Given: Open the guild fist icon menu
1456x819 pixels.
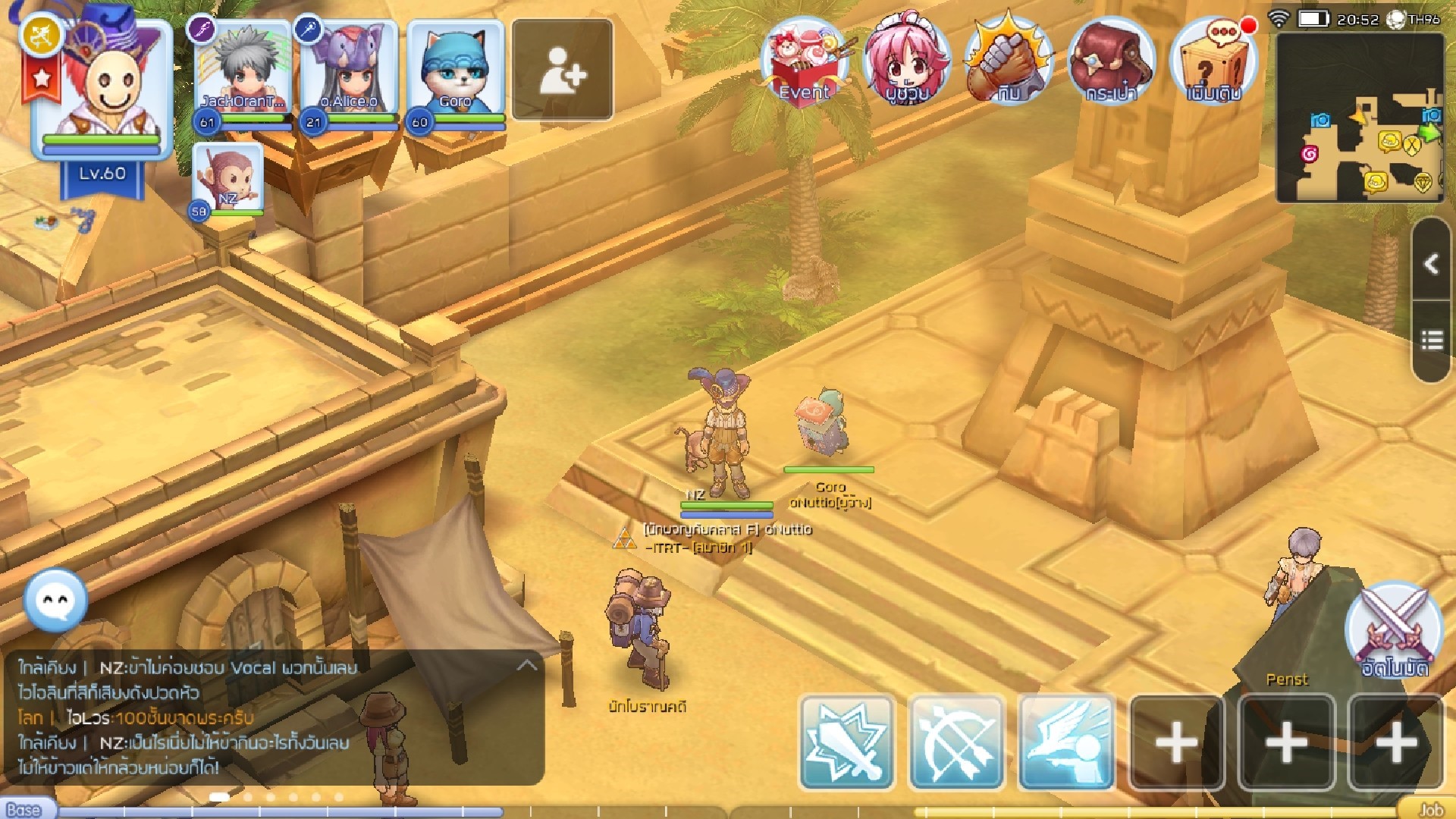Looking at the screenshot, I should (1009, 62).
